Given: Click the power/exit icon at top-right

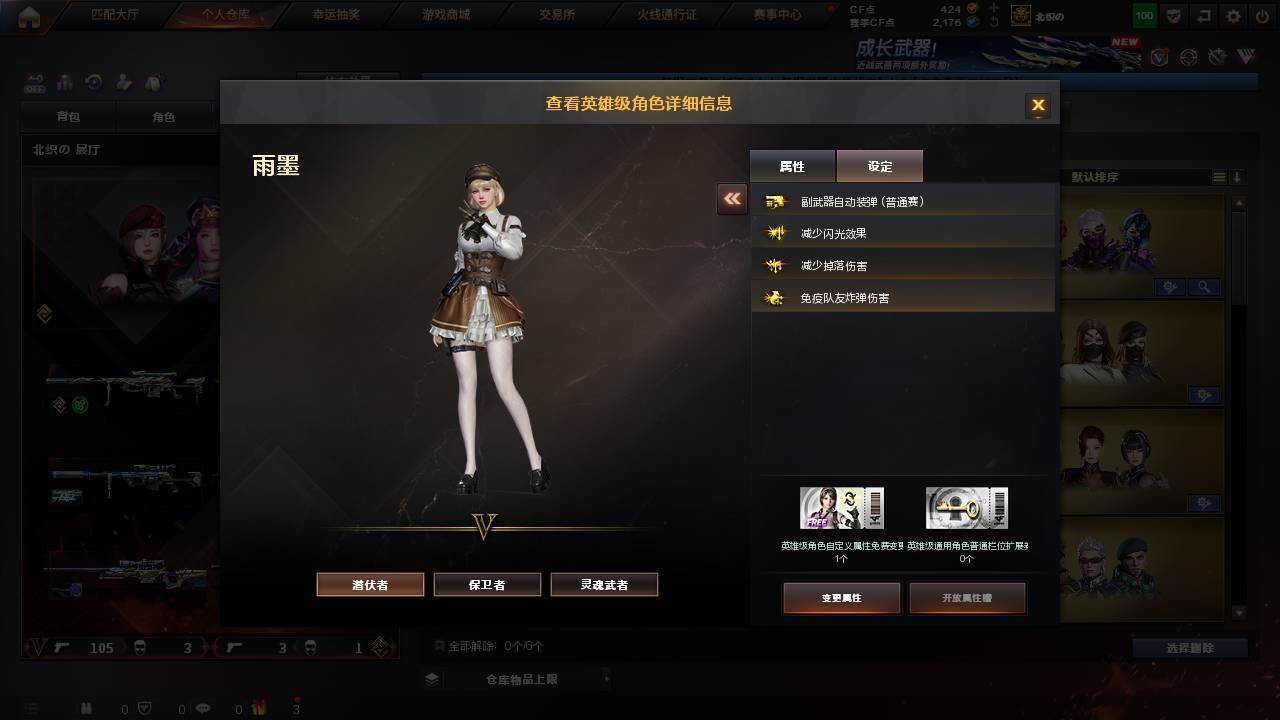Looking at the screenshot, I should point(1262,14).
